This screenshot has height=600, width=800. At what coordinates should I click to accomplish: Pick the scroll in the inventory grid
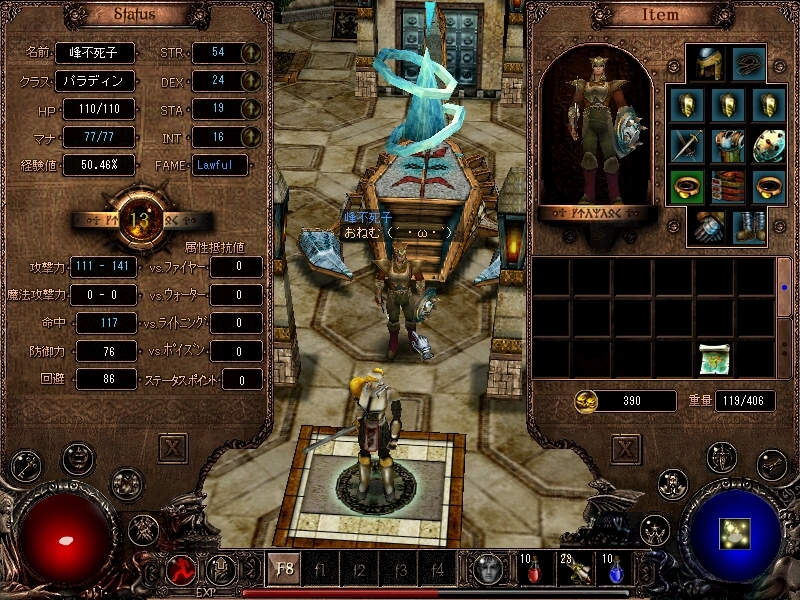click(714, 358)
